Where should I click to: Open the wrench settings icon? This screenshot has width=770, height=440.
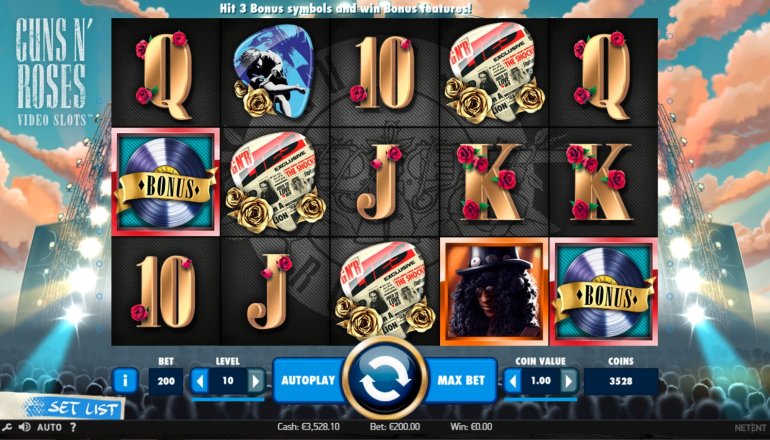(x=7, y=428)
